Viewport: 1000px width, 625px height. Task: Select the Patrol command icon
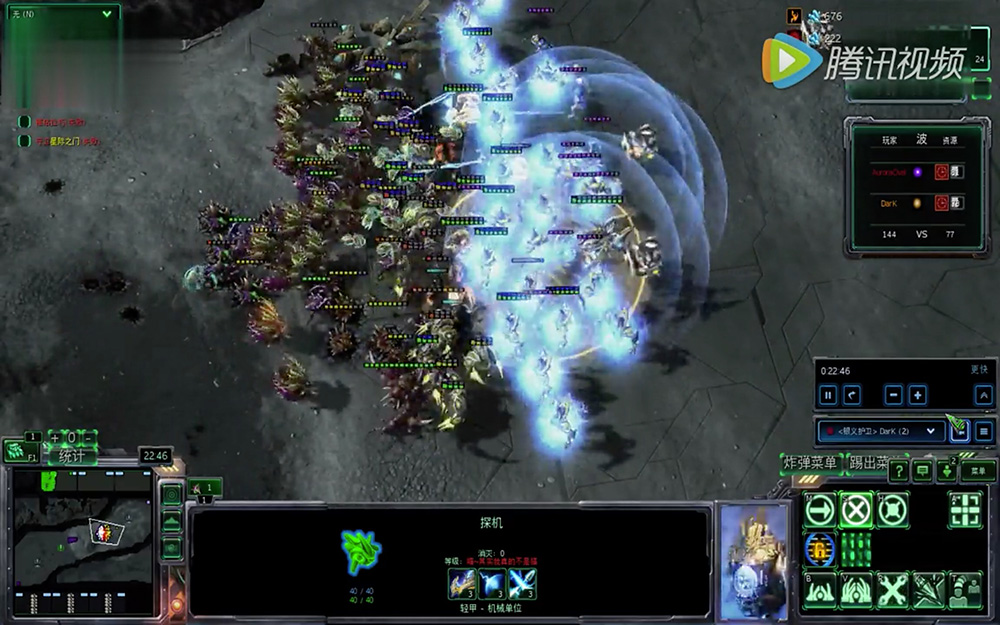click(965, 510)
